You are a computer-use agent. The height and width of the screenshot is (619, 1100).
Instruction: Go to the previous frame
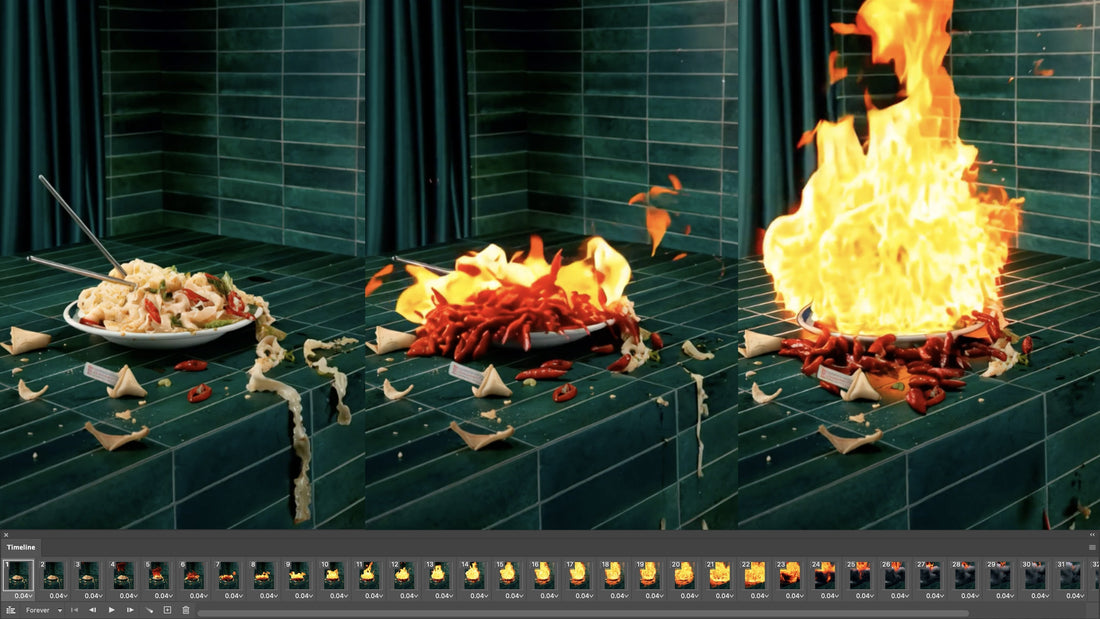pyautogui.click(x=93, y=610)
